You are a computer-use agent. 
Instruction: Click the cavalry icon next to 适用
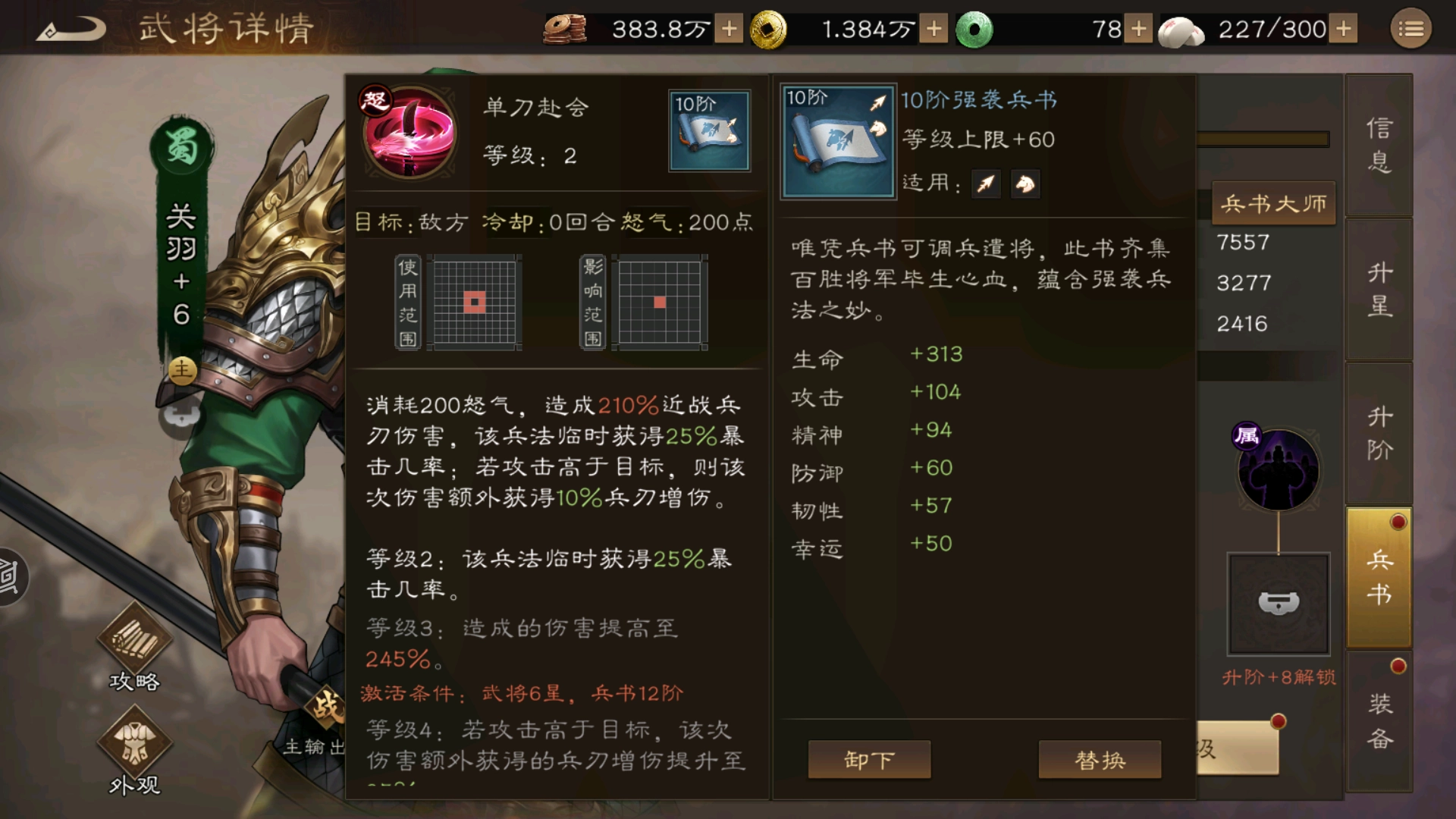(x=1025, y=184)
